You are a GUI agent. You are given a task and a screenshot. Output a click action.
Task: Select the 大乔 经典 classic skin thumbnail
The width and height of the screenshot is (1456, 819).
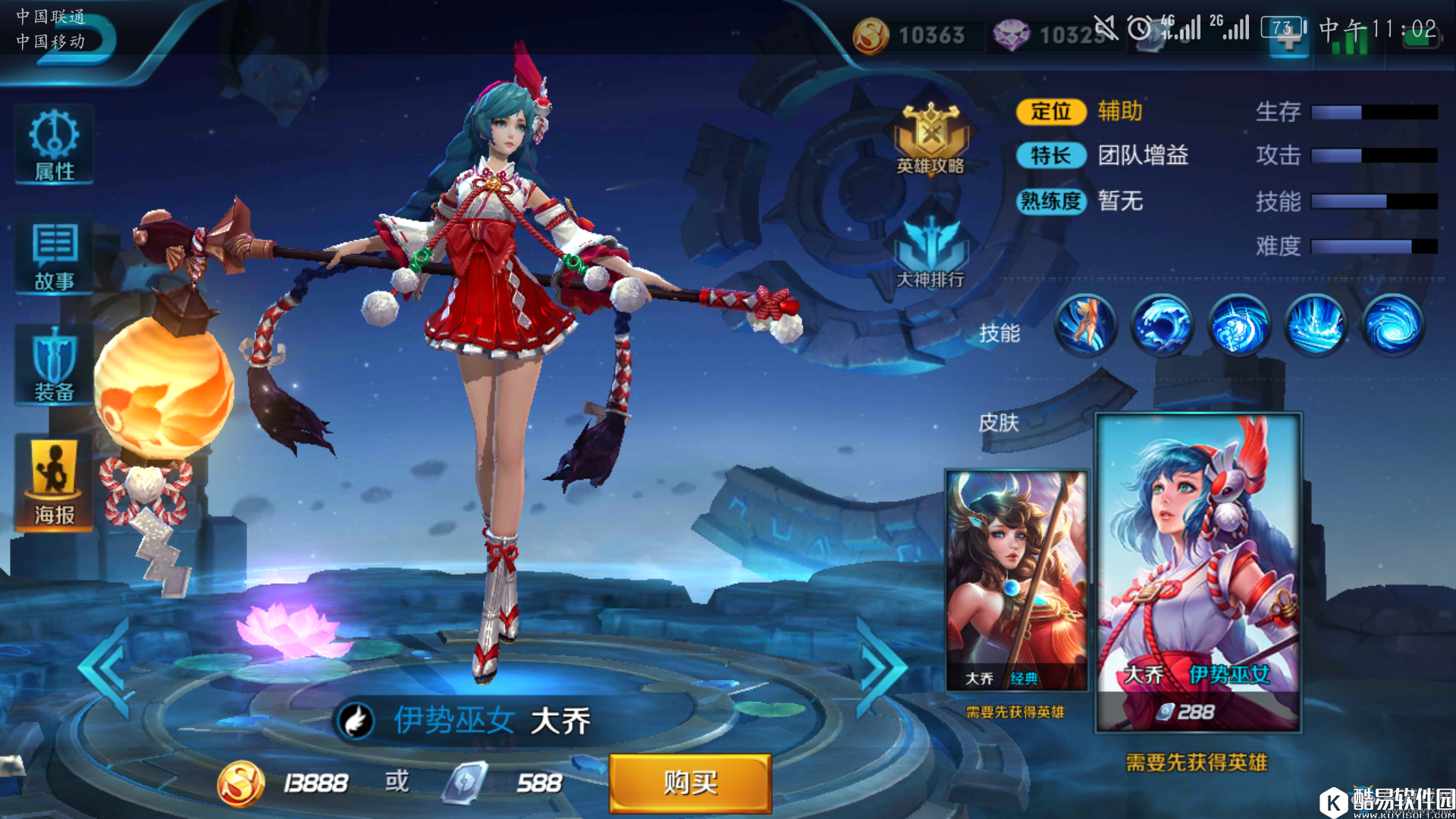pos(1016,580)
